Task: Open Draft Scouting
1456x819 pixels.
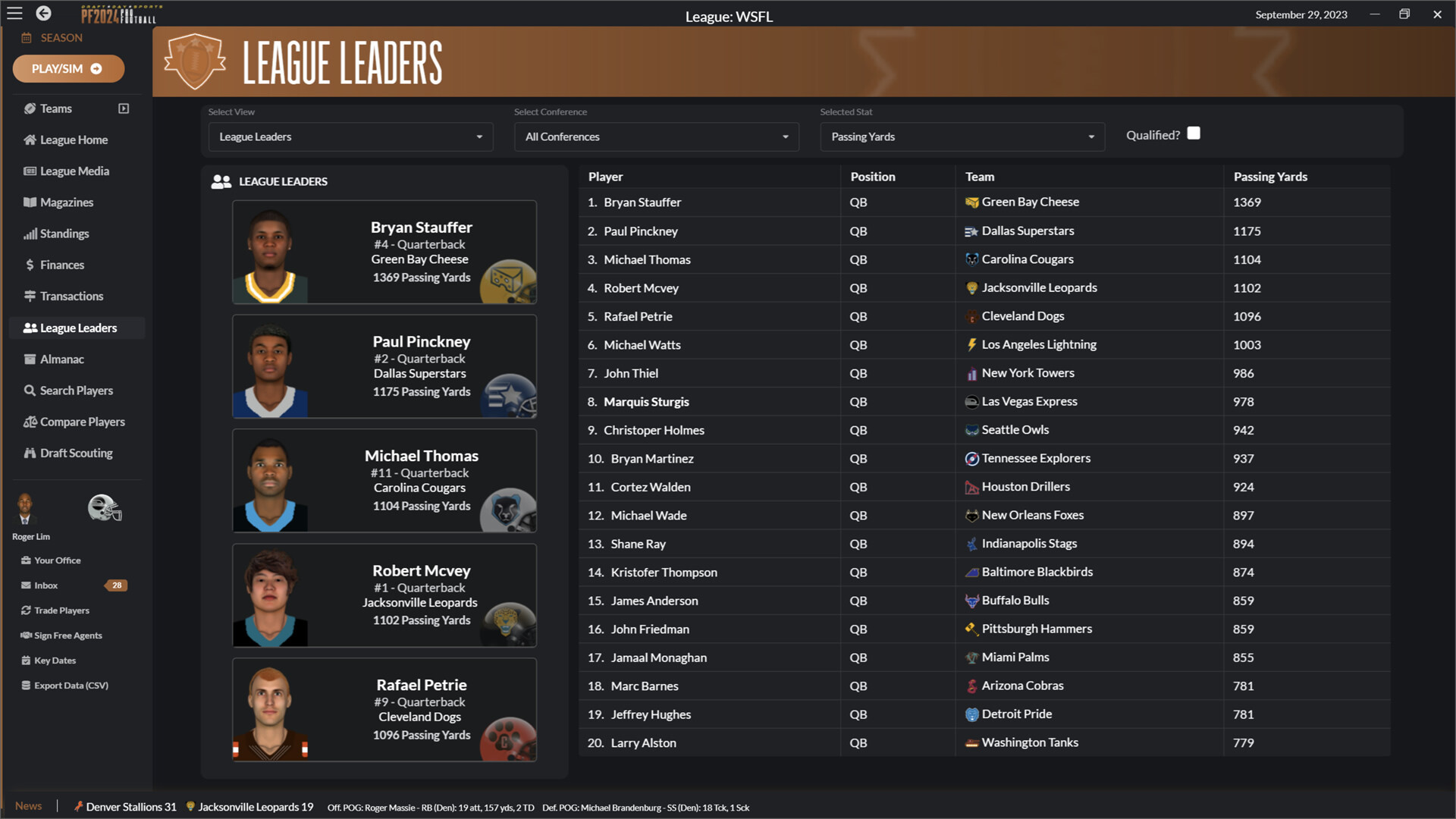Action: pos(76,453)
